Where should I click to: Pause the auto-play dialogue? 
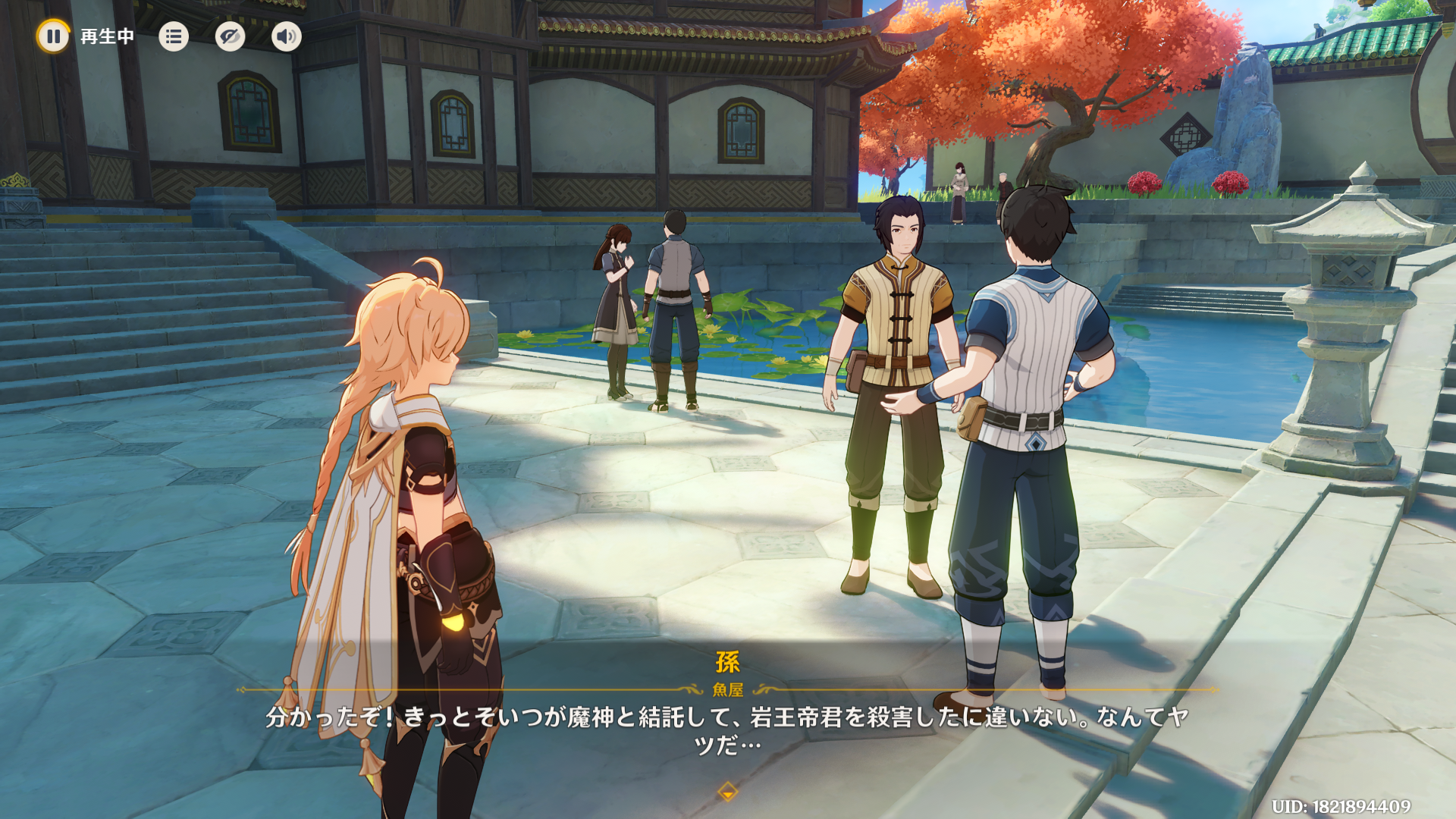pos(53,36)
